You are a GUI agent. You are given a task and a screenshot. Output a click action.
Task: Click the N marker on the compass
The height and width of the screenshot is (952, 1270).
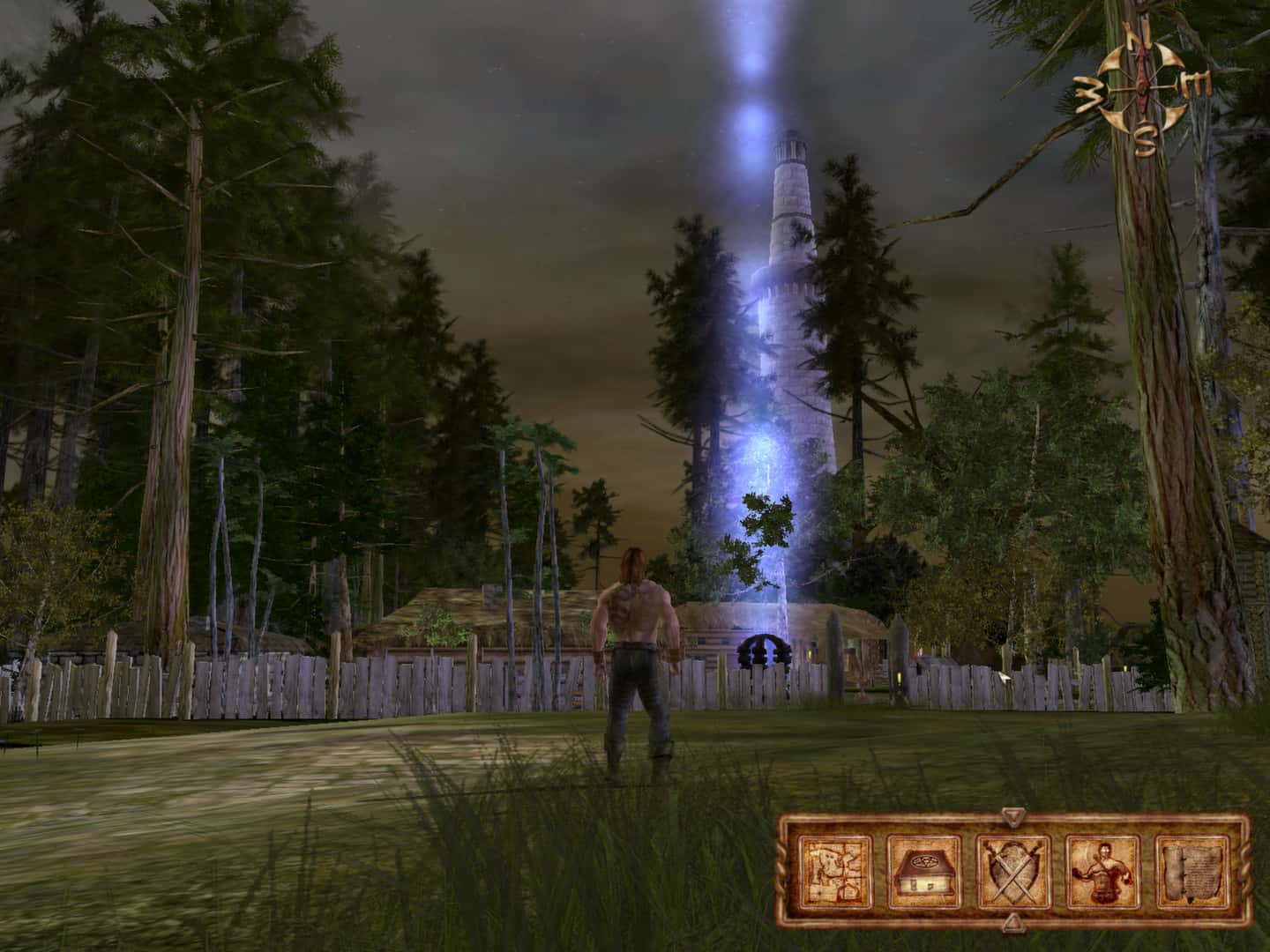pos(1138,37)
